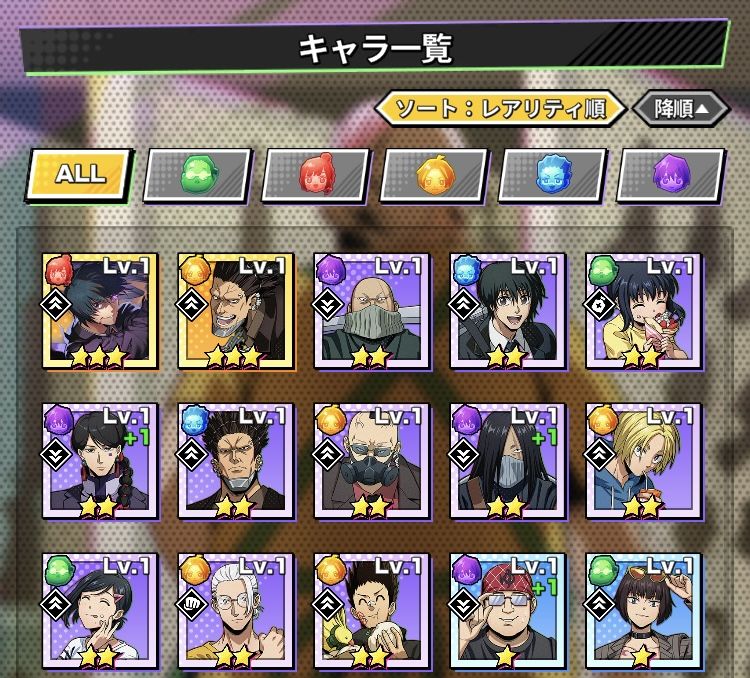The image size is (750, 678).
Task: Filter characters by green attribute
Action: 197,176
